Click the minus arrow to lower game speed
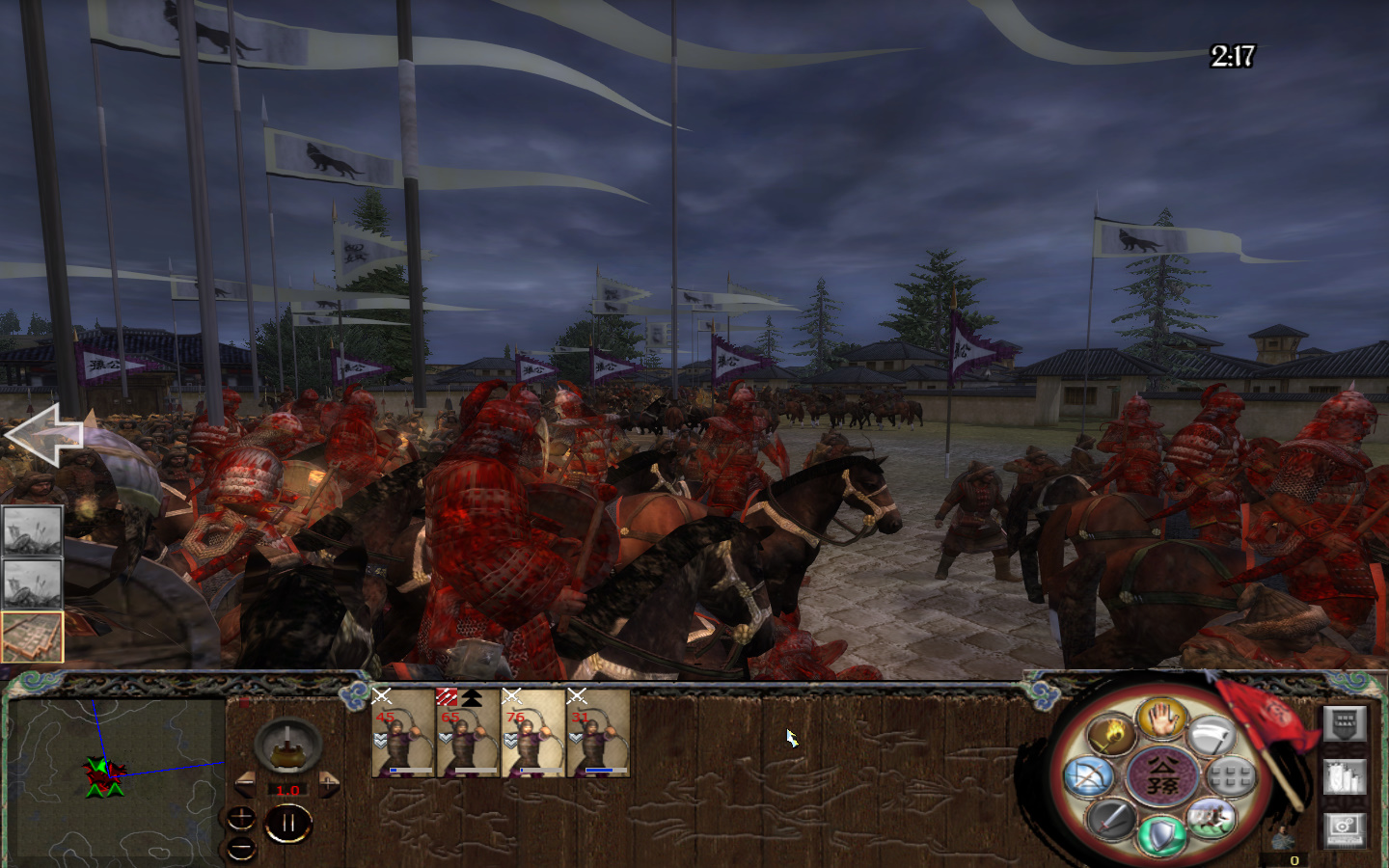Image resolution: width=1389 pixels, height=868 pixels. tap(245, 782)
